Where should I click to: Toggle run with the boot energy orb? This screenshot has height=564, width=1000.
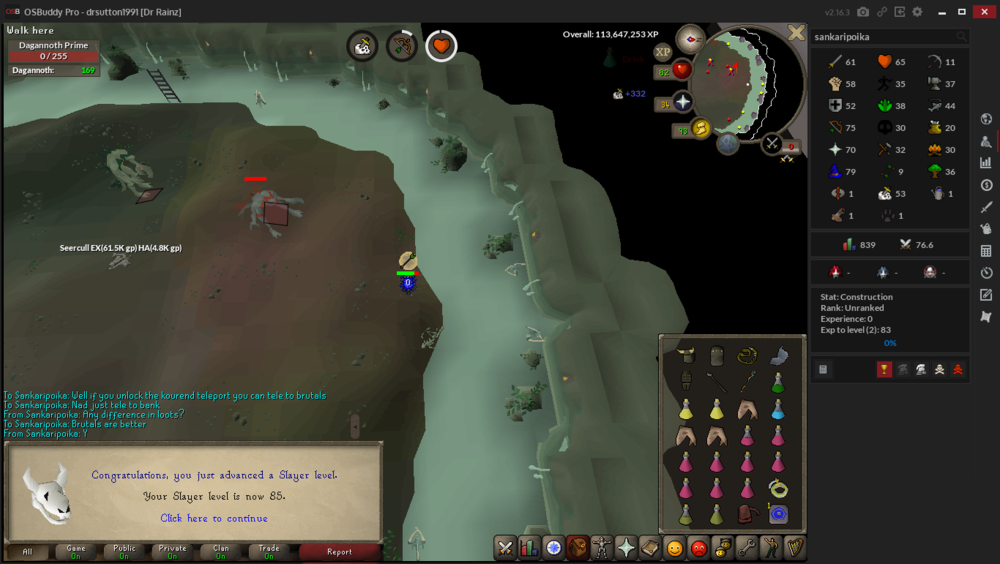click(x=701, y=128)
